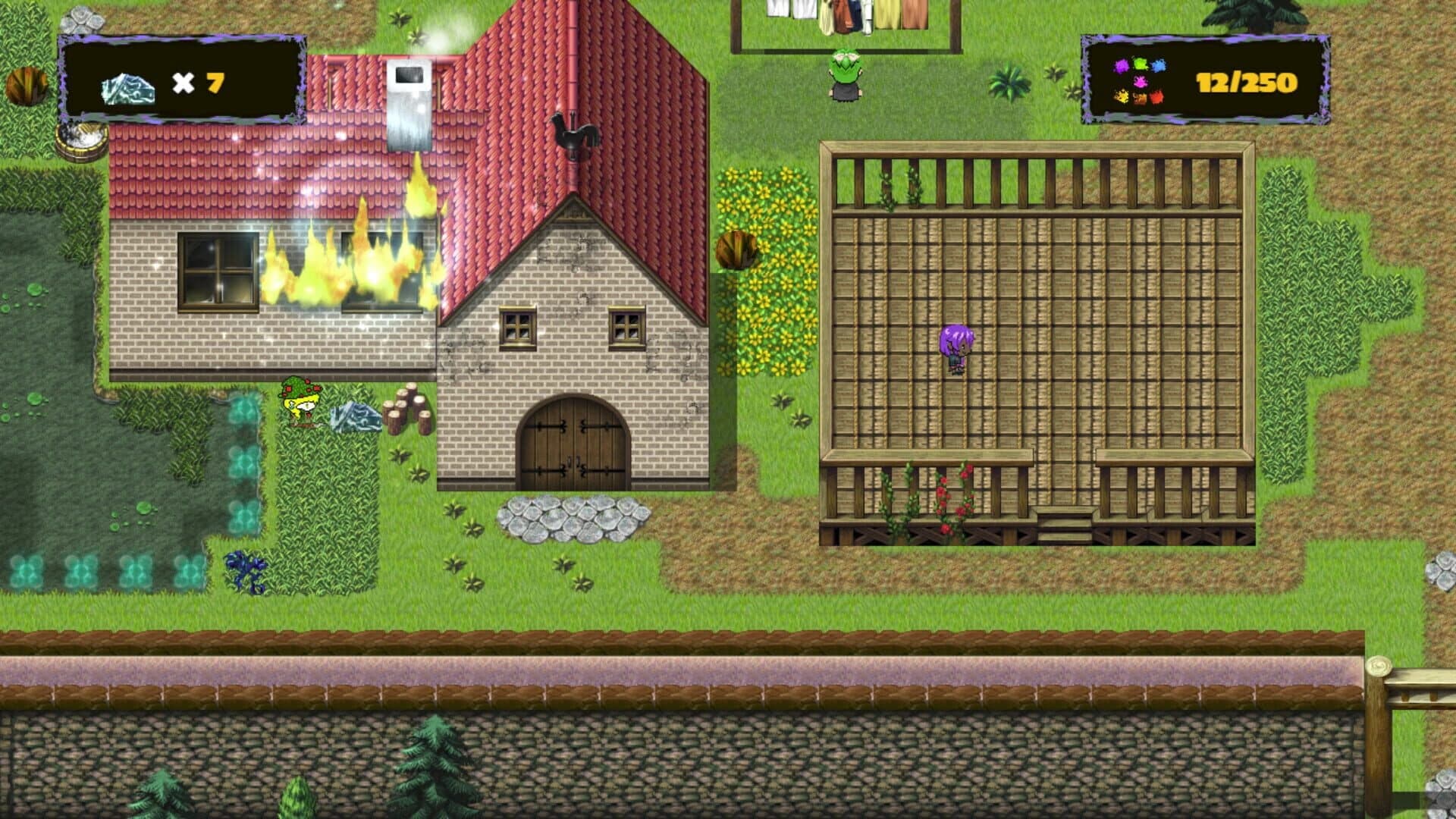This screenshot has width=1456, height=819.
Task: Select the green paint splat icon
Action: 1140,63
